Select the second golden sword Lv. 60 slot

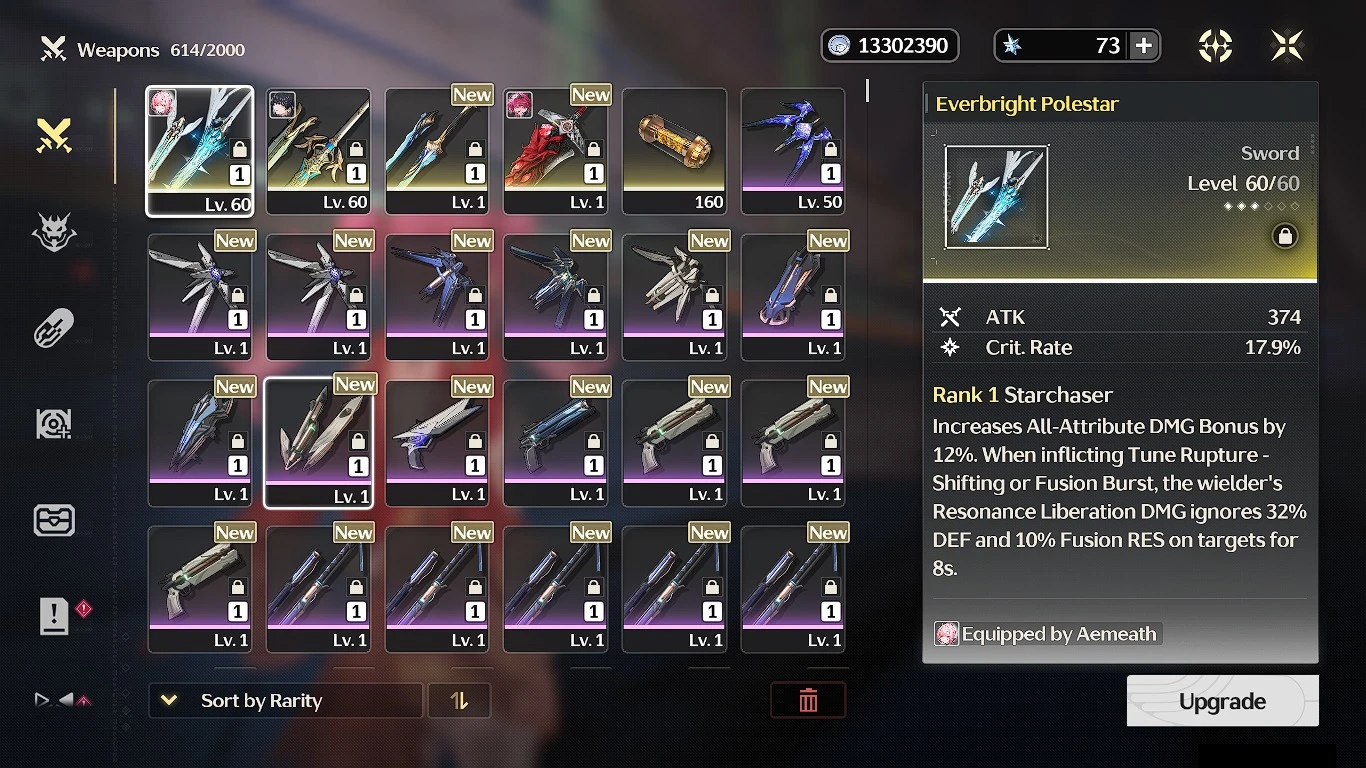pos(318,150)
